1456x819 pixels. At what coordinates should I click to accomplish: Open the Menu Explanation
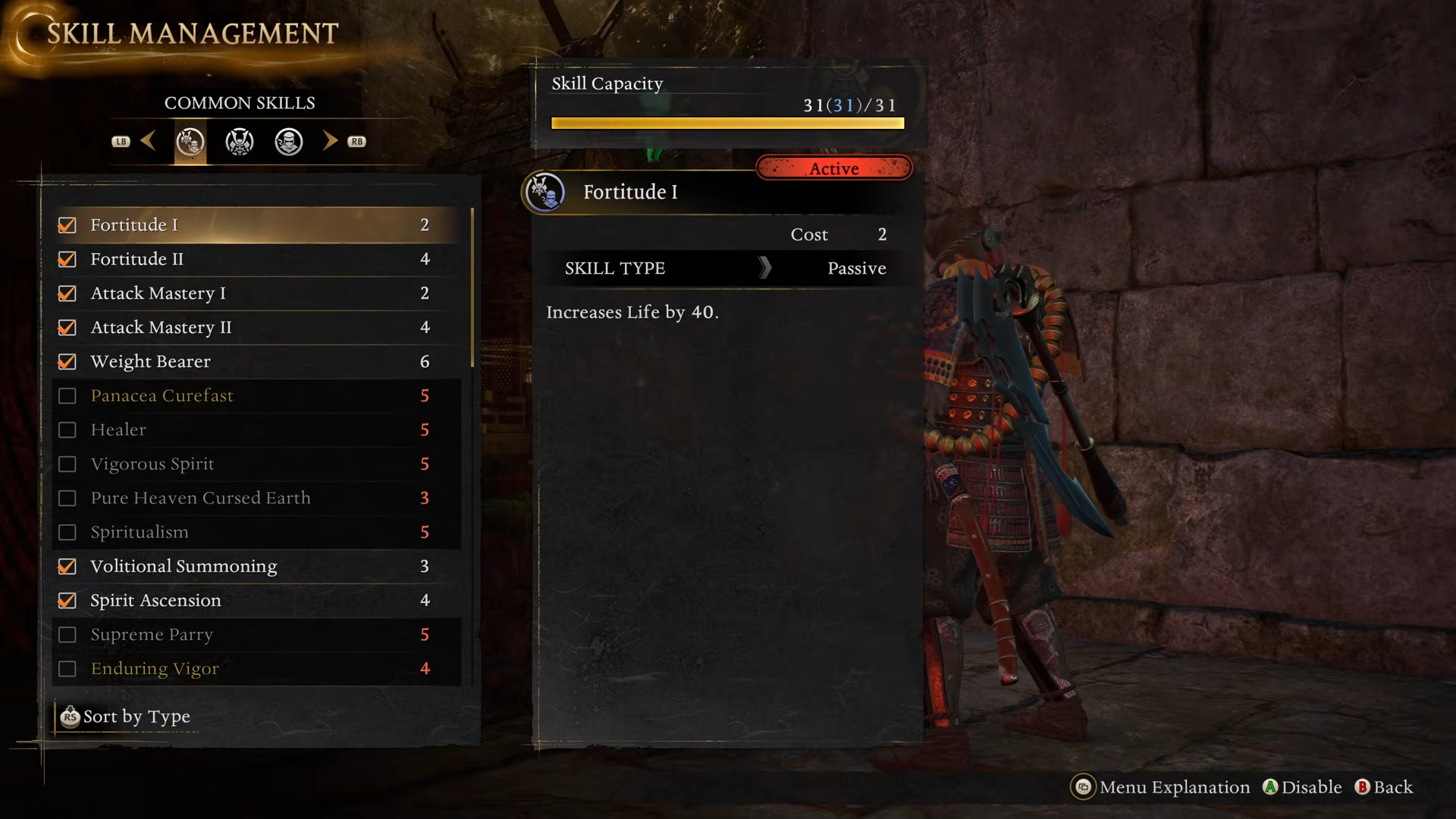1160,787
